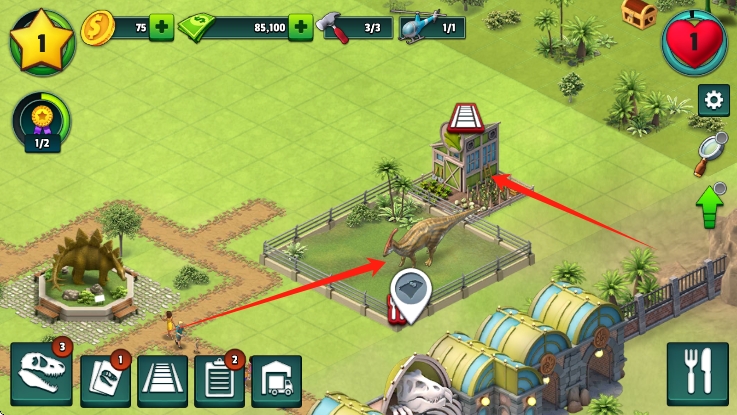Image resolution: width=737 pixels, height=415 pixels.
Task: Add more cash with green plus button
Action: point(299,27)
